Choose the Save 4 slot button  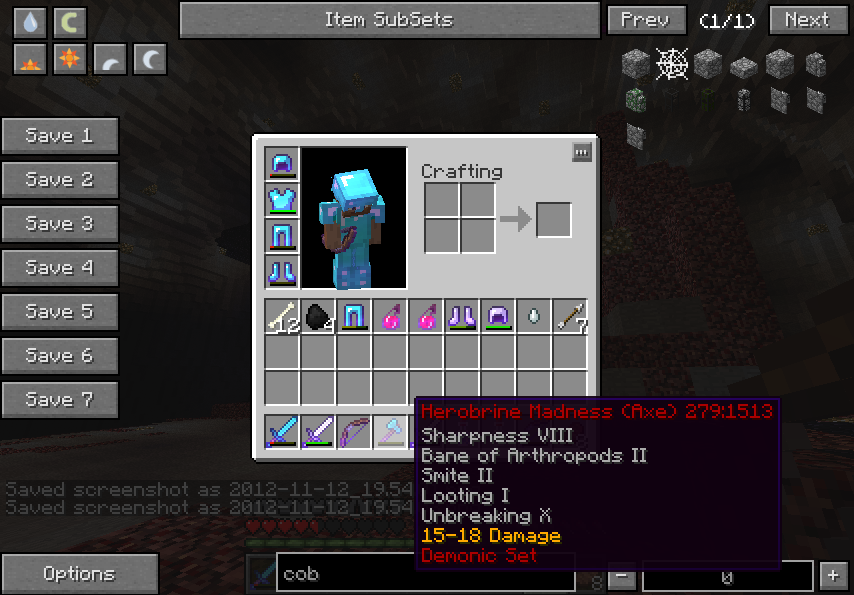(60, 268)
